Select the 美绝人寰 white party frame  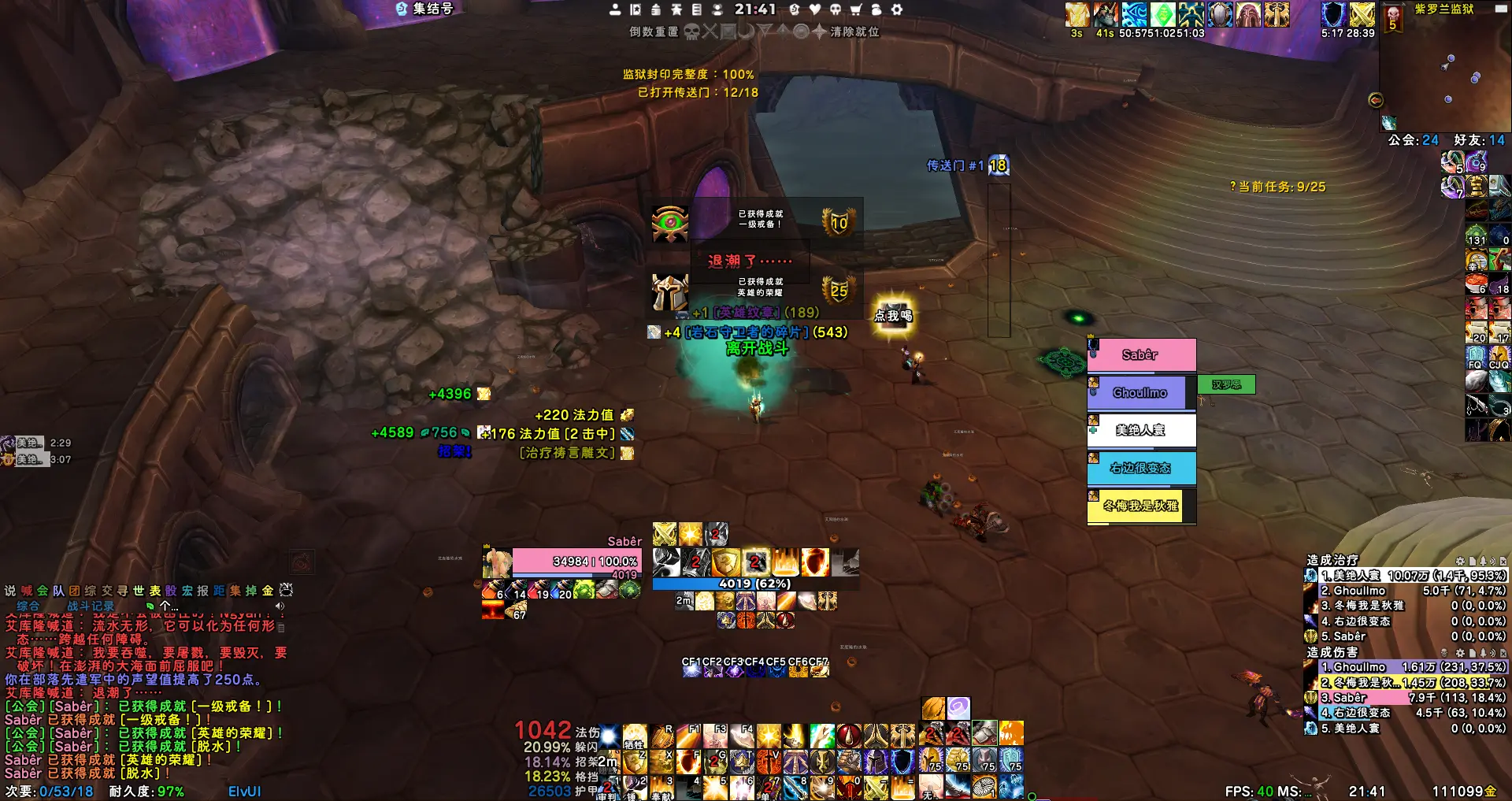[1140, 430]
